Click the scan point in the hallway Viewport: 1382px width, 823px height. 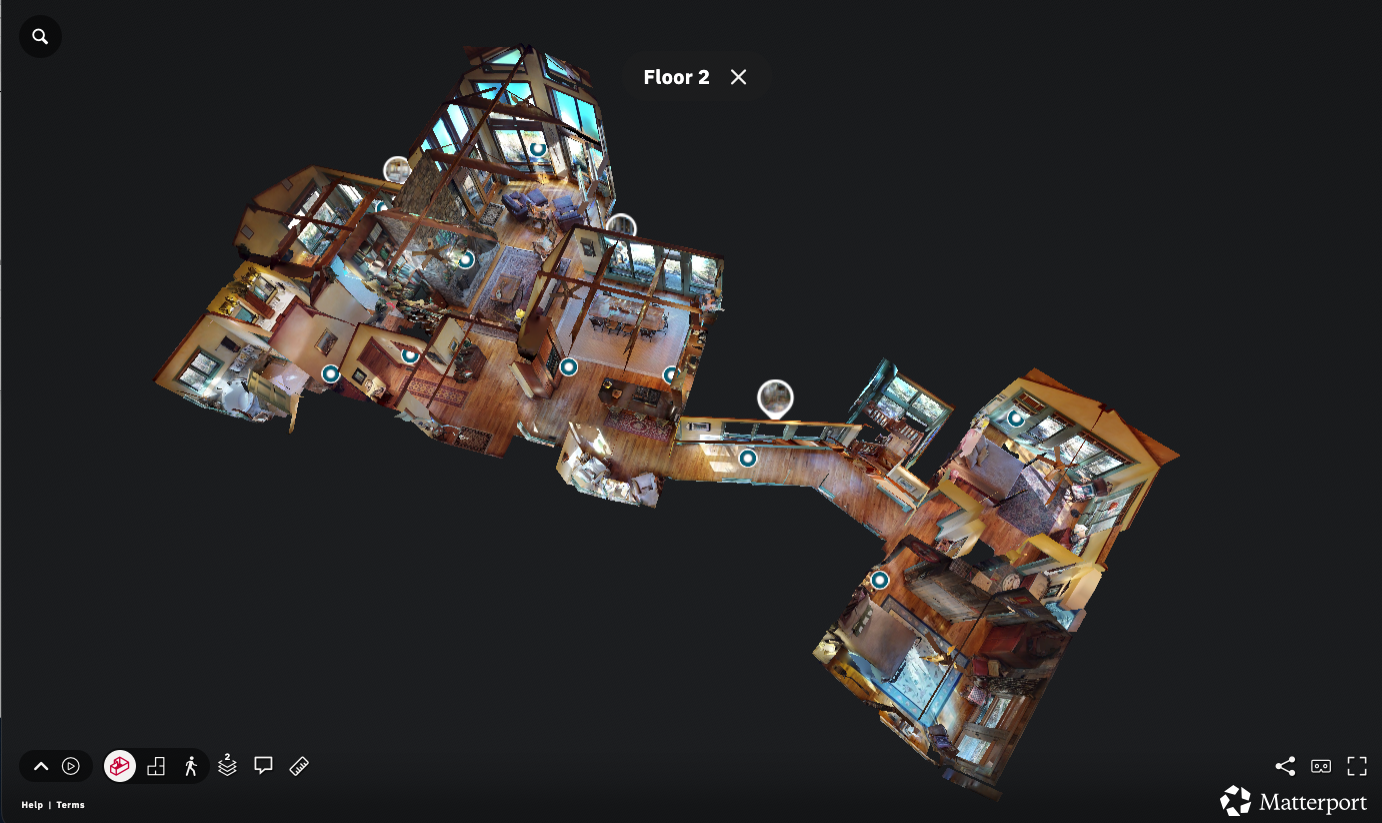tap(747, 459)
